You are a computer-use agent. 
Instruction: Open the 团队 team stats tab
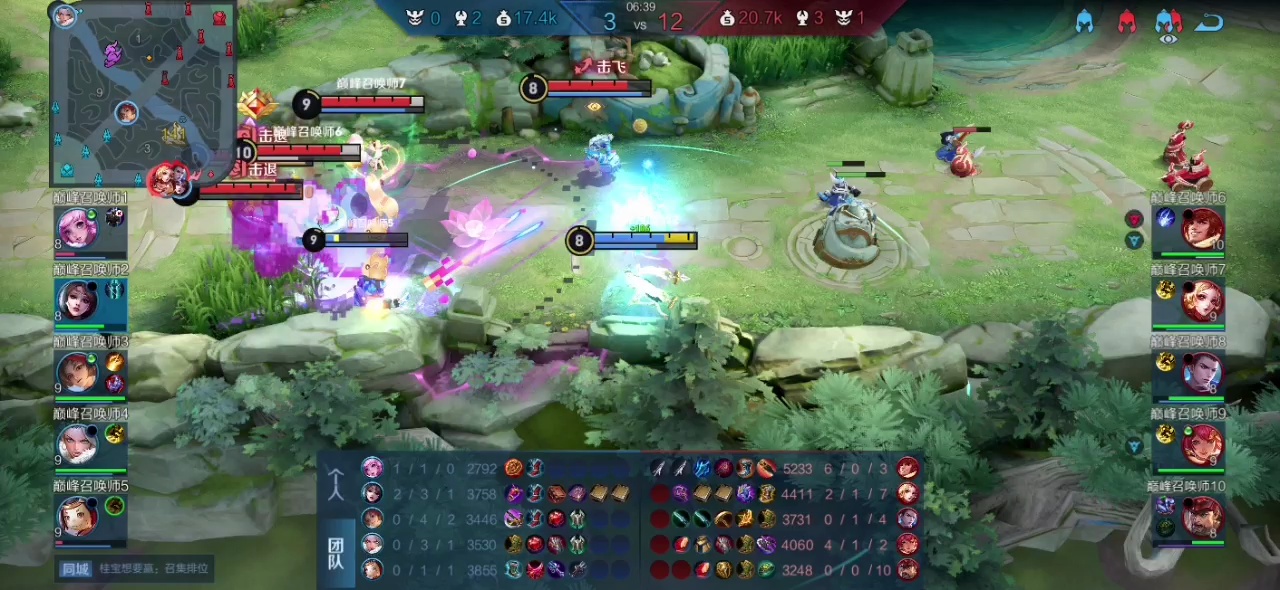tap(337, 553)
